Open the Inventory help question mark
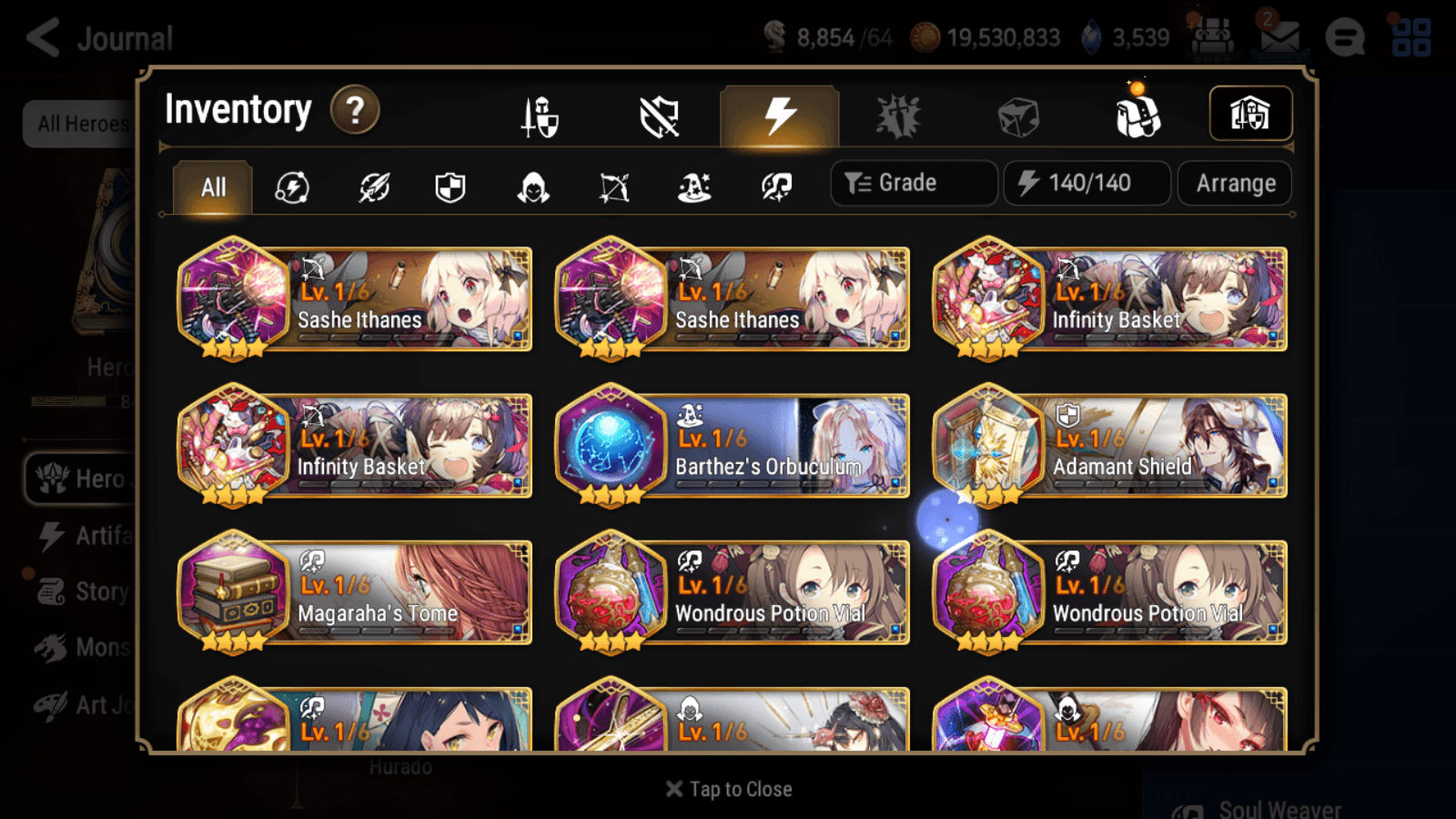Image resolution: width=1456 pixels, height=819 pixels. tap(355, 109)
